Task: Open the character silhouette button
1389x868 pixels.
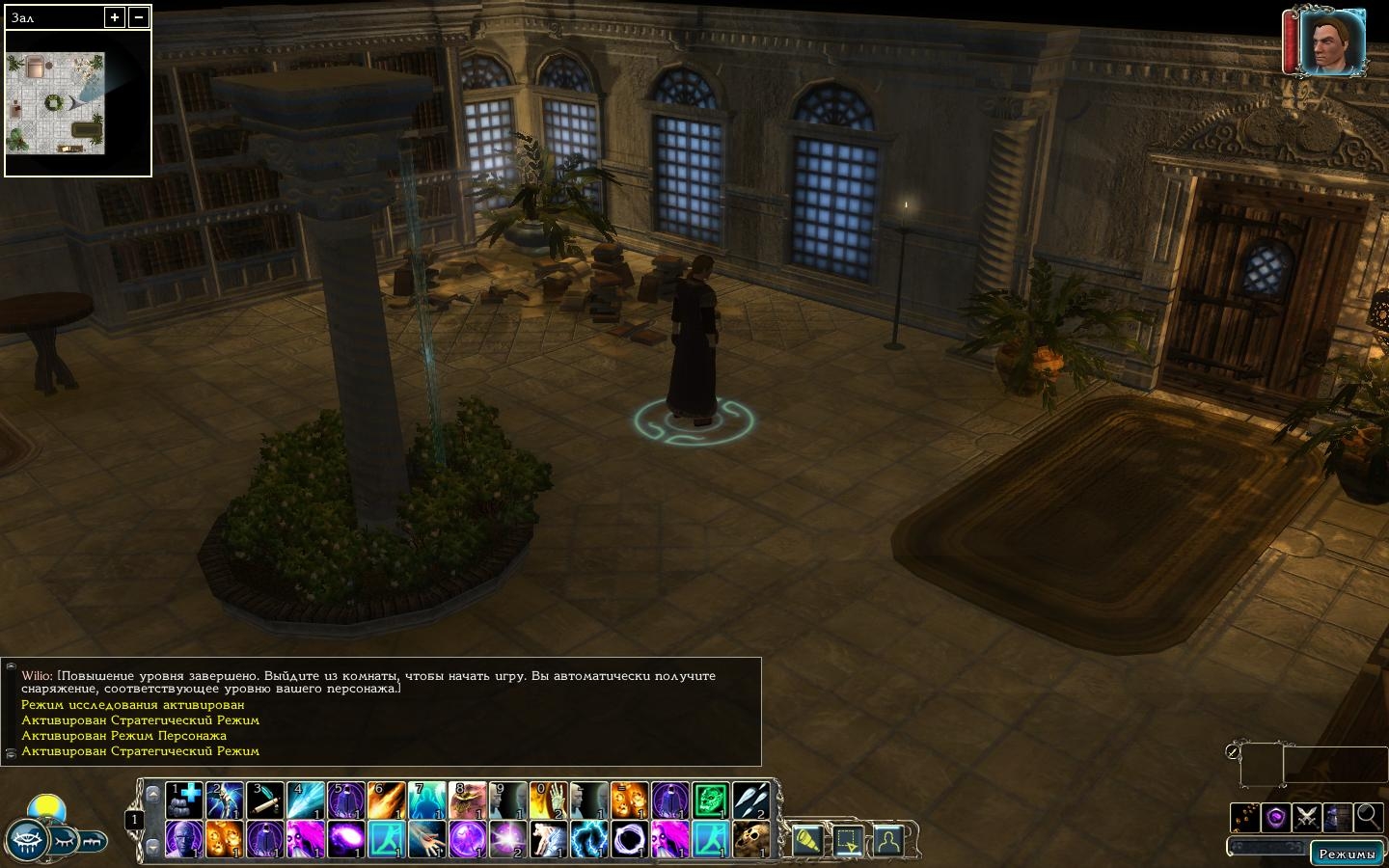Action: click(x=888, y=842)
